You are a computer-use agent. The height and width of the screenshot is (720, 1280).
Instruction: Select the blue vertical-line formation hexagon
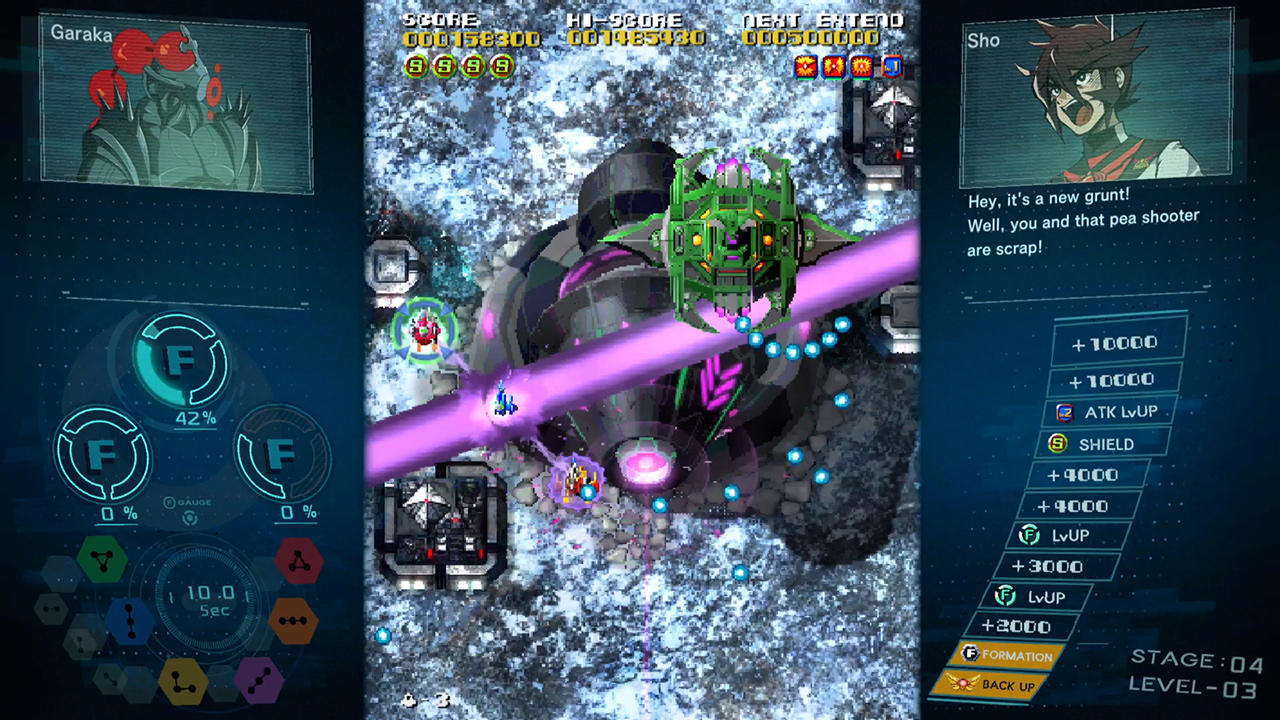coord(129,621)
